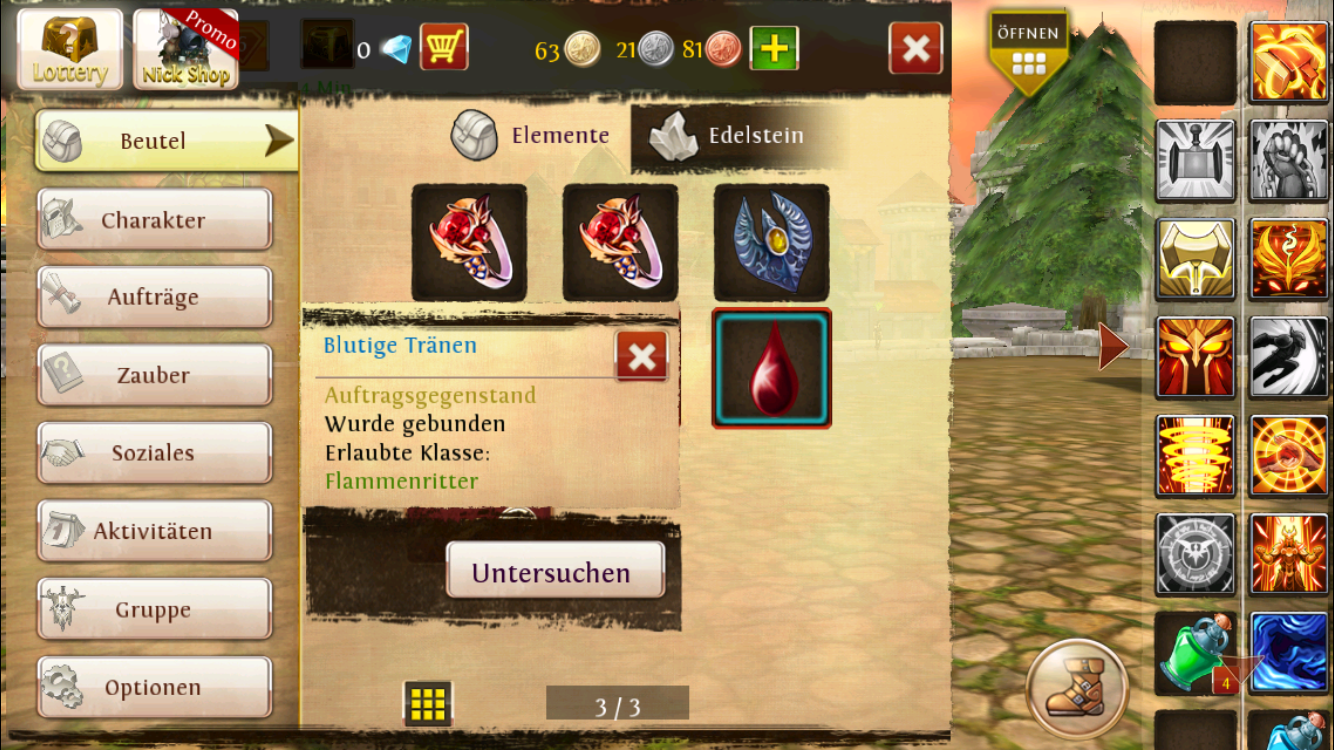The image size is (1334, 750).
Task: Close the Blutige Tränen tooltip
Action: pos(641,356)
